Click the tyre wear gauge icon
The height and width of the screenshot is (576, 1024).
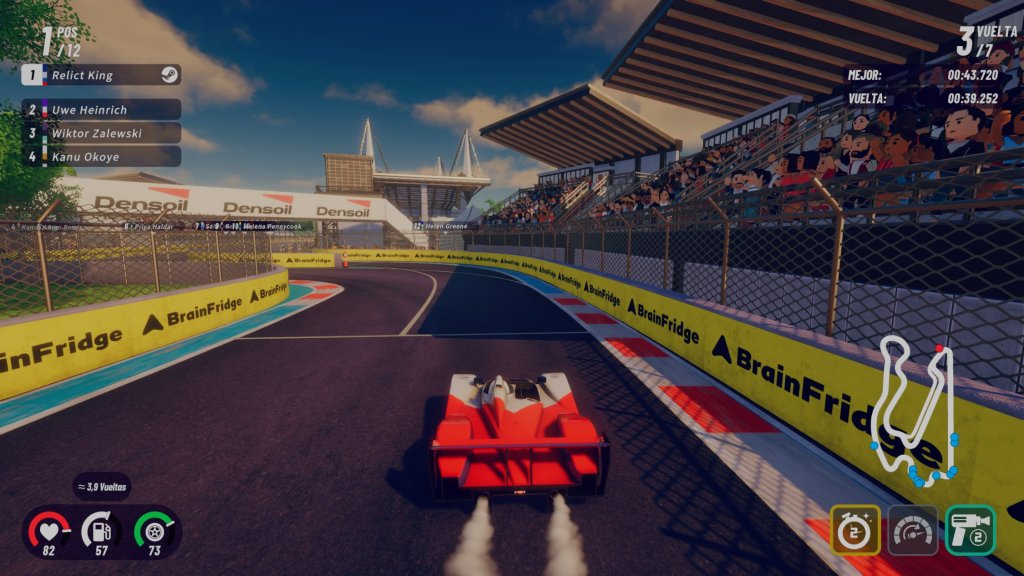[x=155, y=530]
